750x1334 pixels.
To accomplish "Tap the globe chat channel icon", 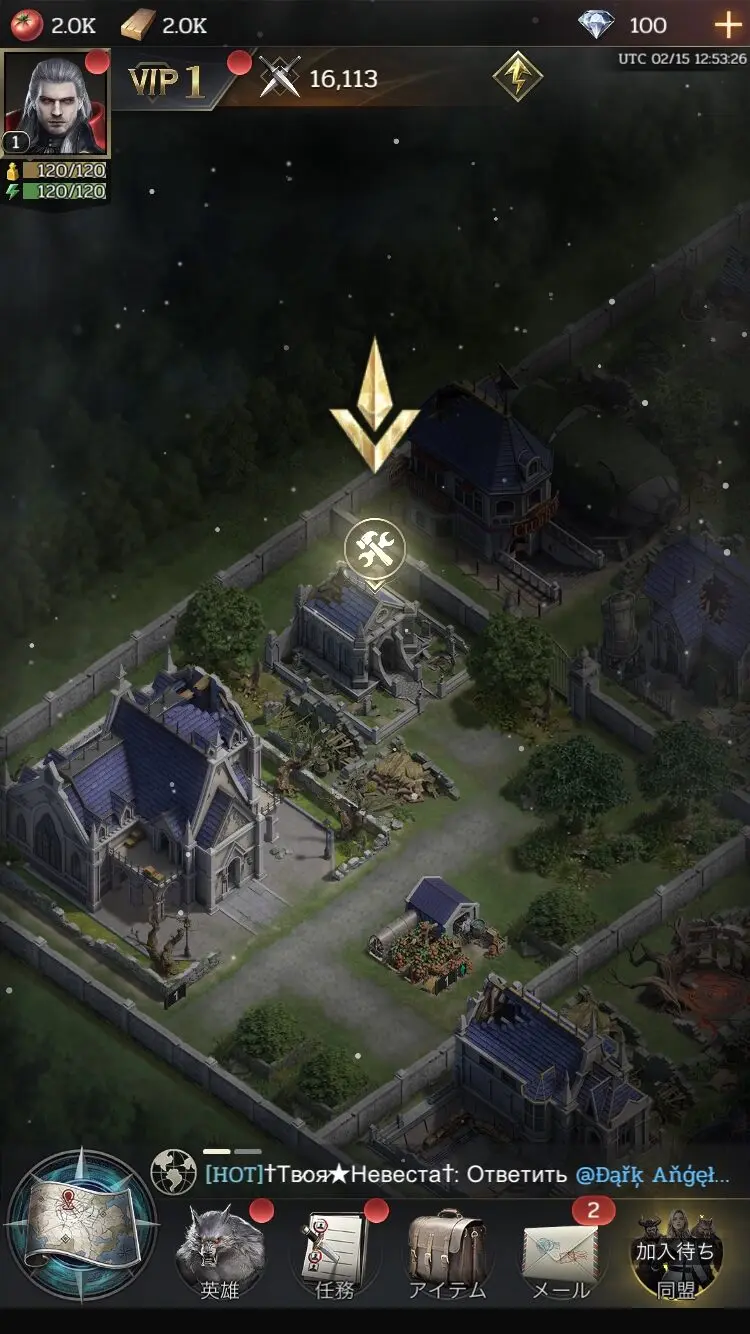I will pyautogui.click(x=173, y=1173).
